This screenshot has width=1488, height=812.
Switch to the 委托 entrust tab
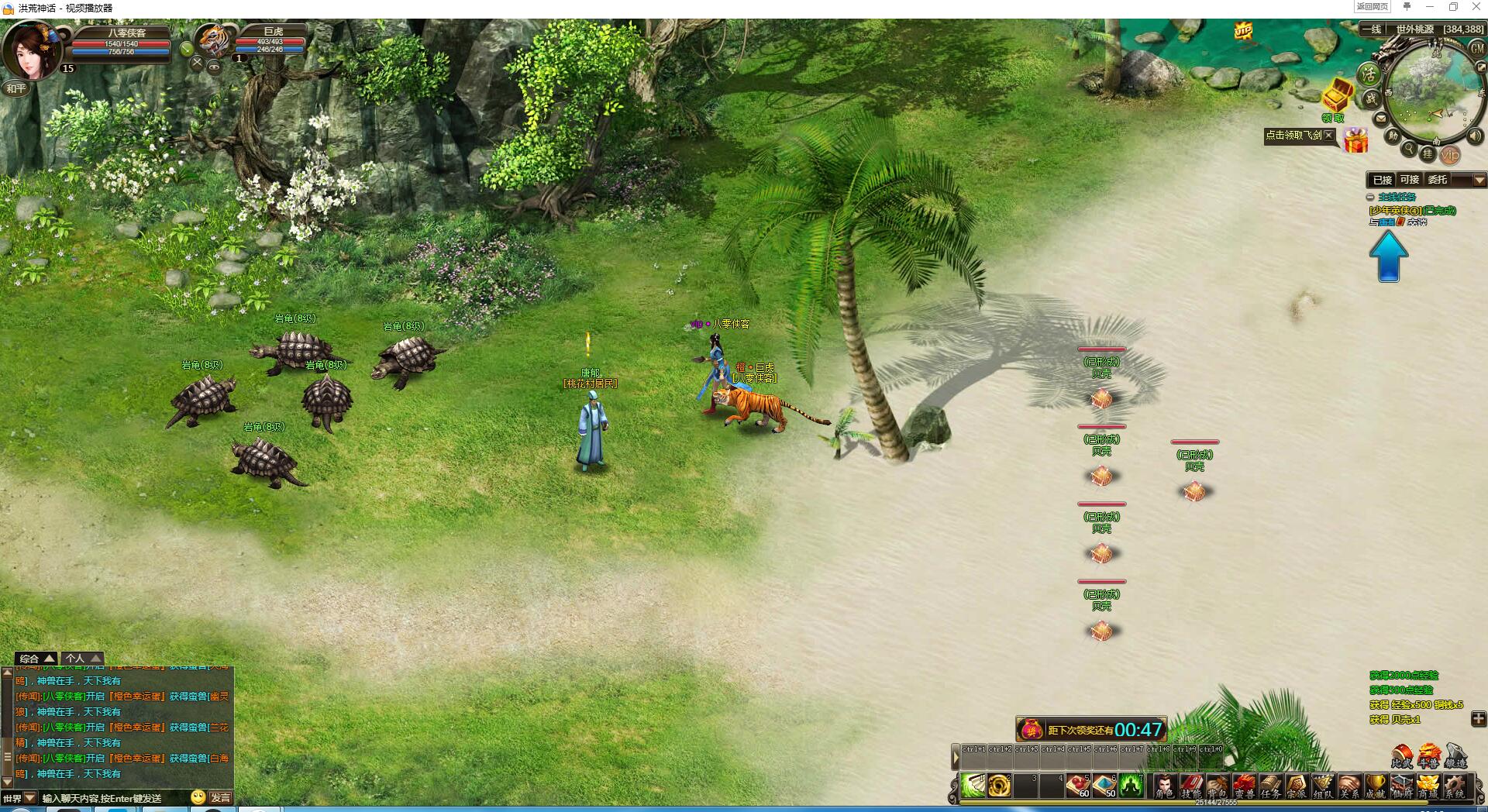pyautogui.click(x=1437, y=180)
